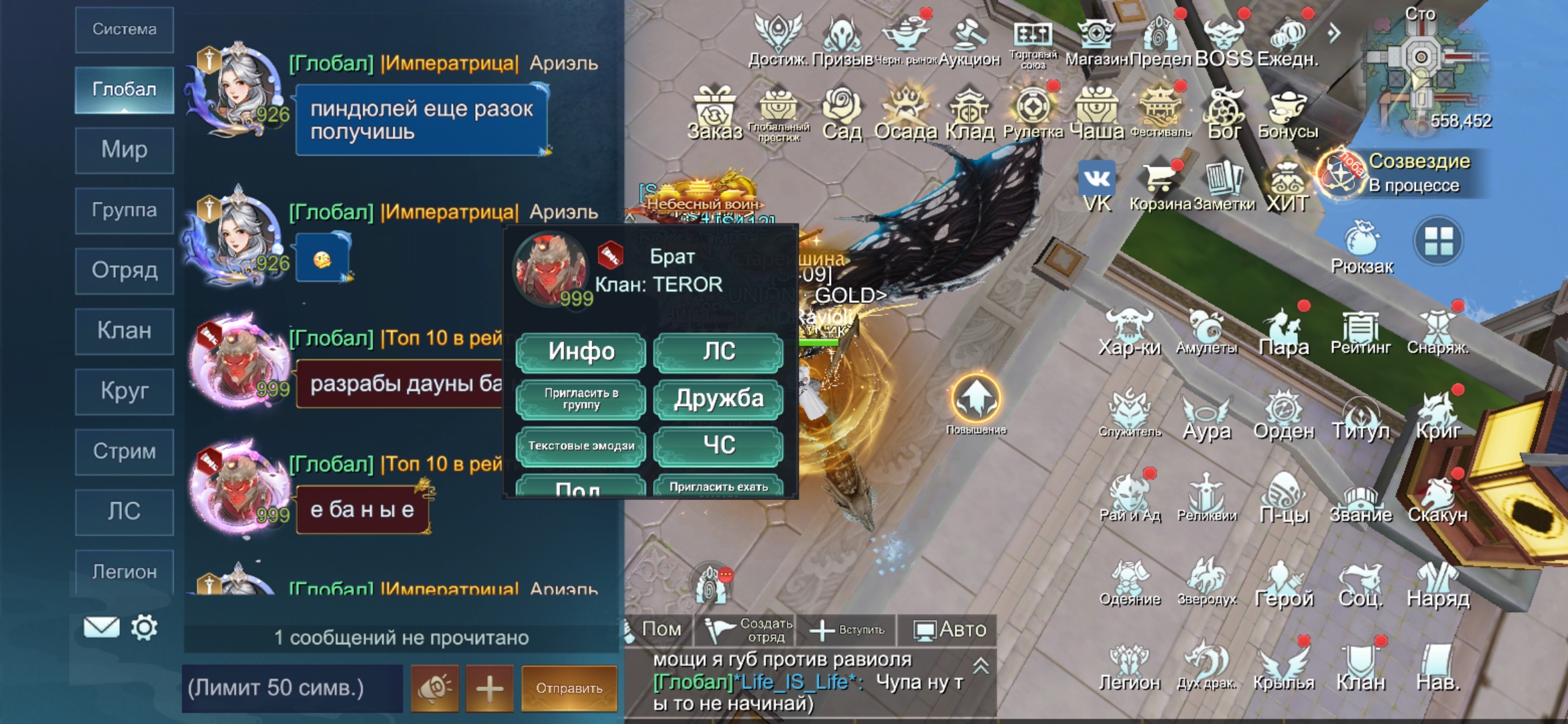This screenshot has width=1568, height=724.
Task: Send a private message via ЛС button
Action: tap(718, 352)
